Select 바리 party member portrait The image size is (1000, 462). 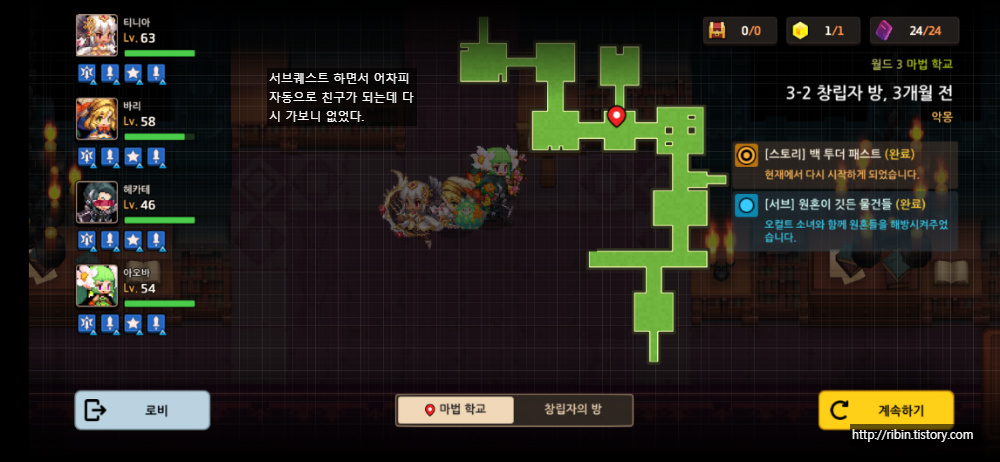point(97,119)
